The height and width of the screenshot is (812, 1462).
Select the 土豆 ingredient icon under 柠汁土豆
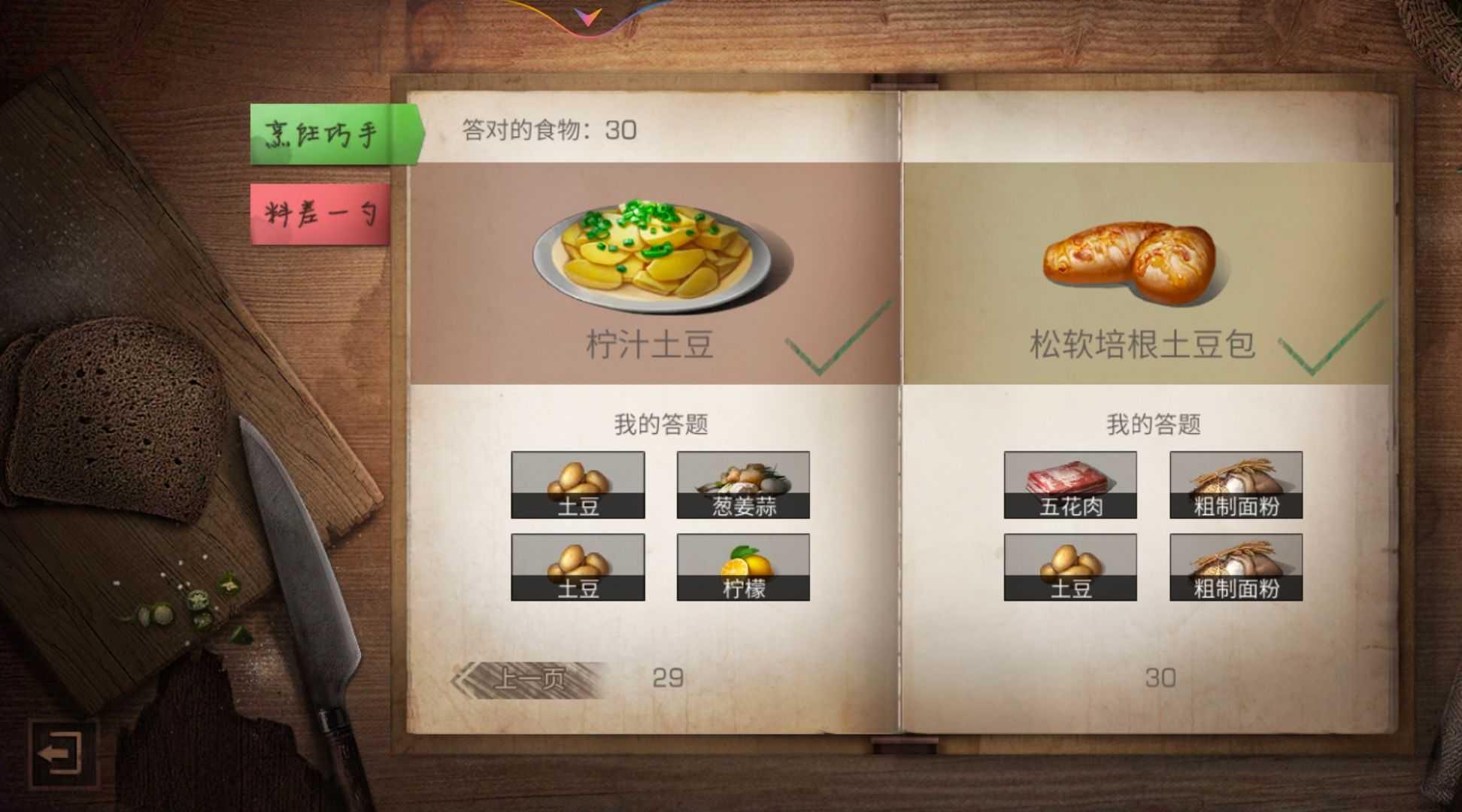click(x=578, y=485)
